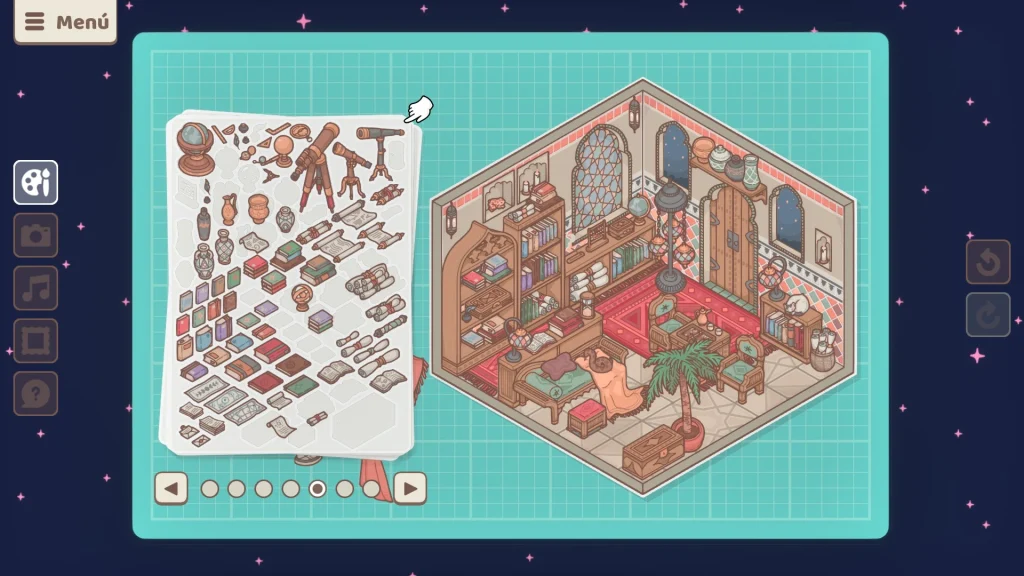The width and height of the screenshot is (1024, 576).
Task: Open the Menú button
Action: pyautogui.click(x=65, y=21)
